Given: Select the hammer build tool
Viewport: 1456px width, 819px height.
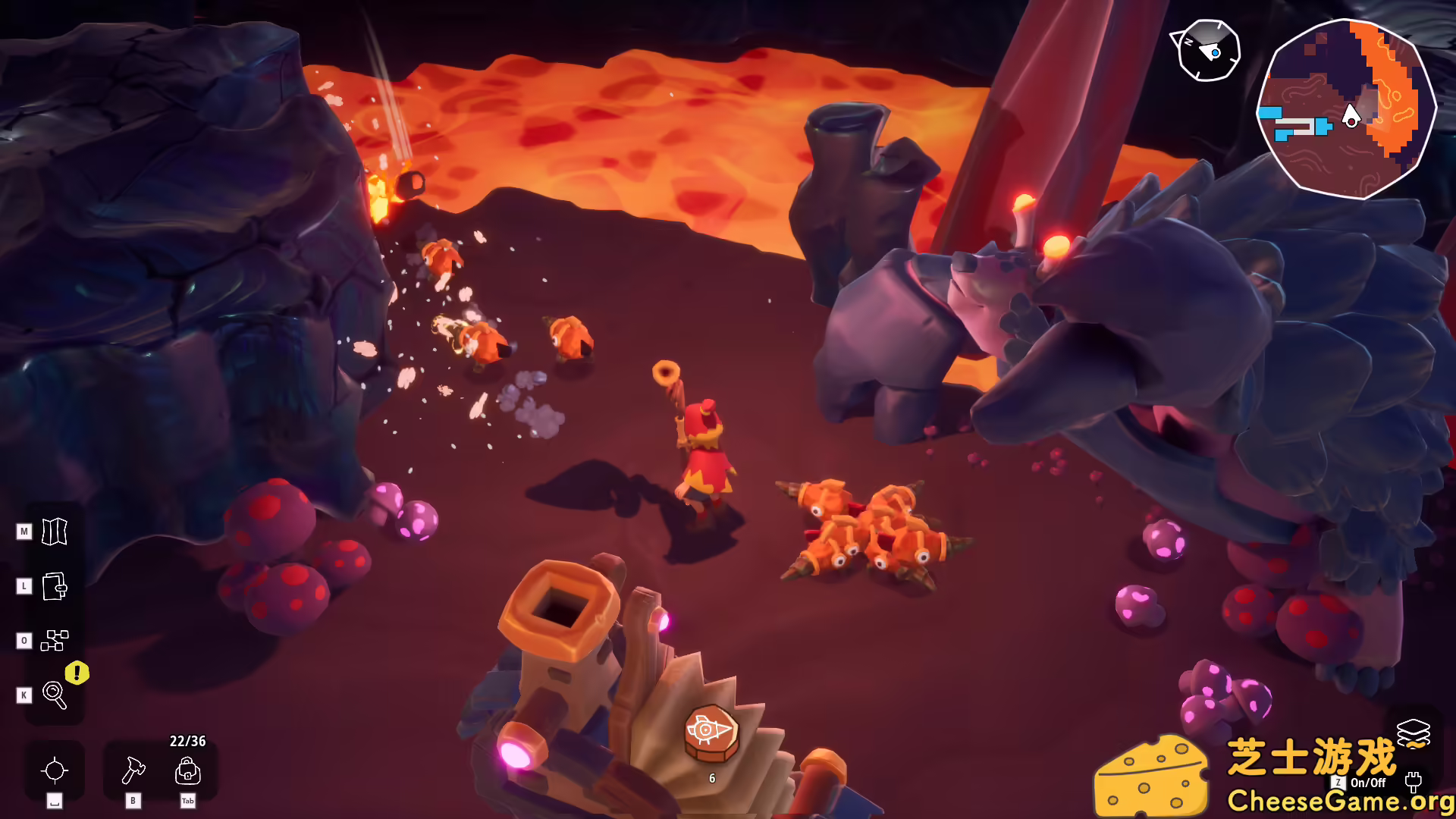Looking at the screenshot, I should [133, 772].
